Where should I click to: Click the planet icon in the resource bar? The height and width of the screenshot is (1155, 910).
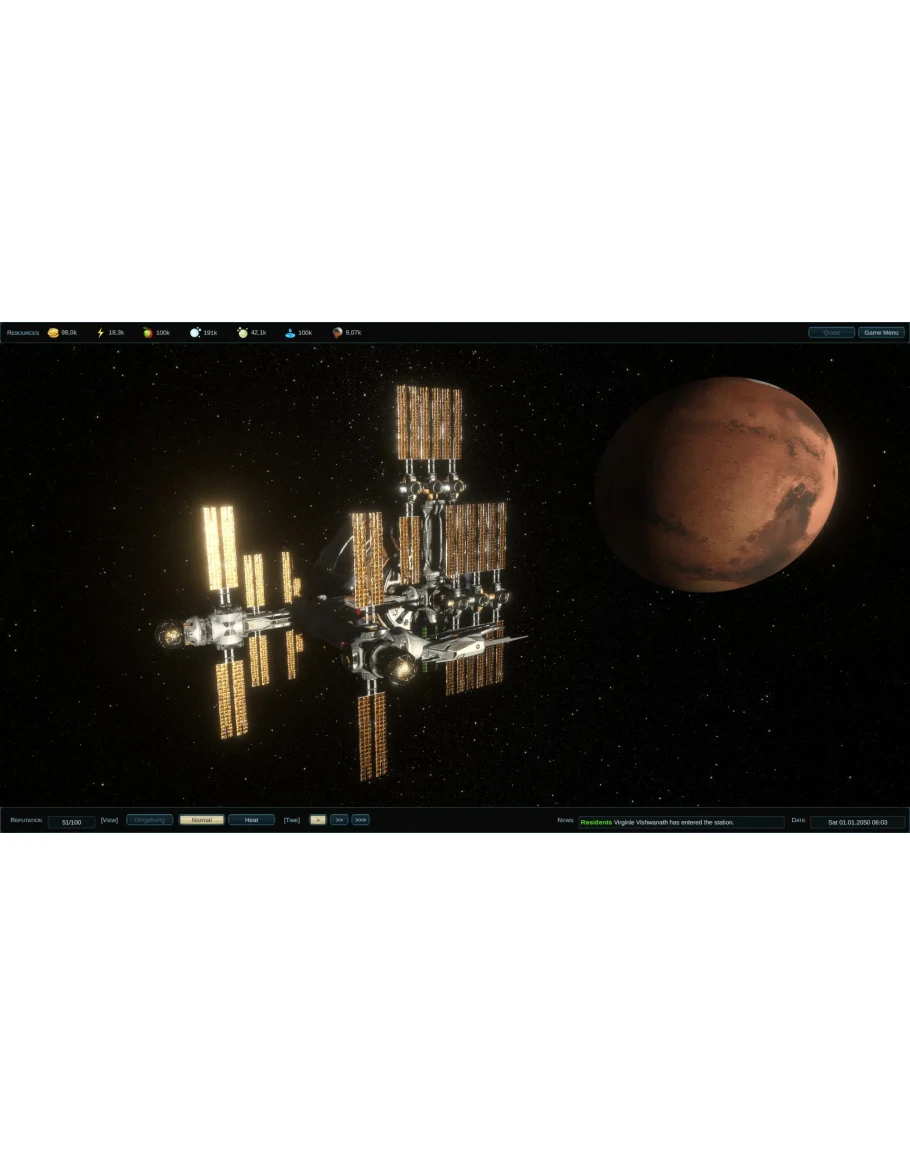click(x=338, y=332)
